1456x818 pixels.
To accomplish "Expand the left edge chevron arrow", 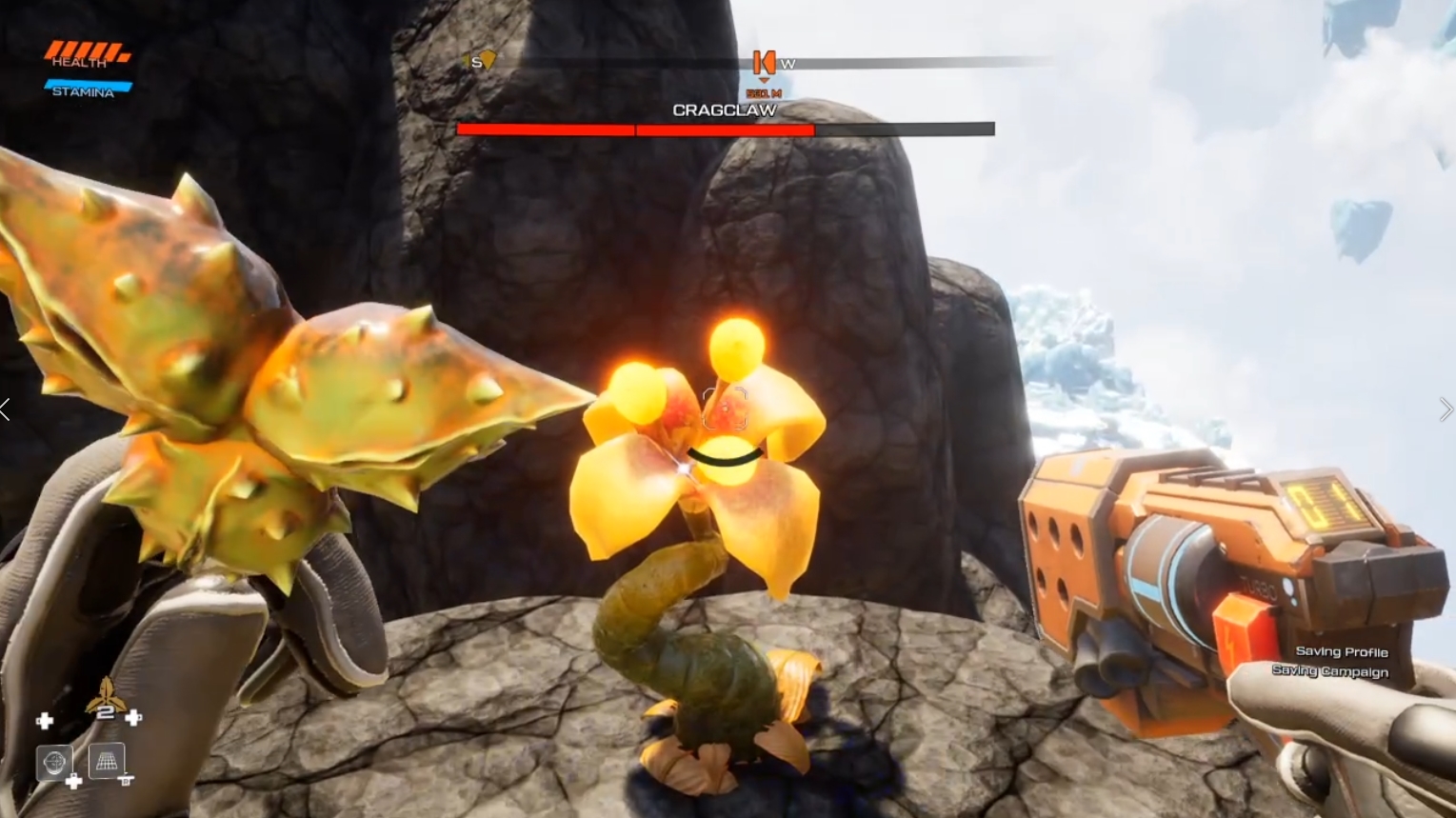I will (5, 409).
